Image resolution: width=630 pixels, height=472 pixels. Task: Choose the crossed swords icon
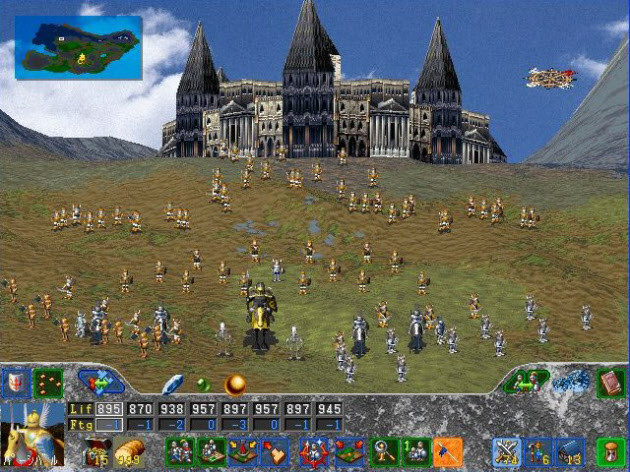pos(507,452)
